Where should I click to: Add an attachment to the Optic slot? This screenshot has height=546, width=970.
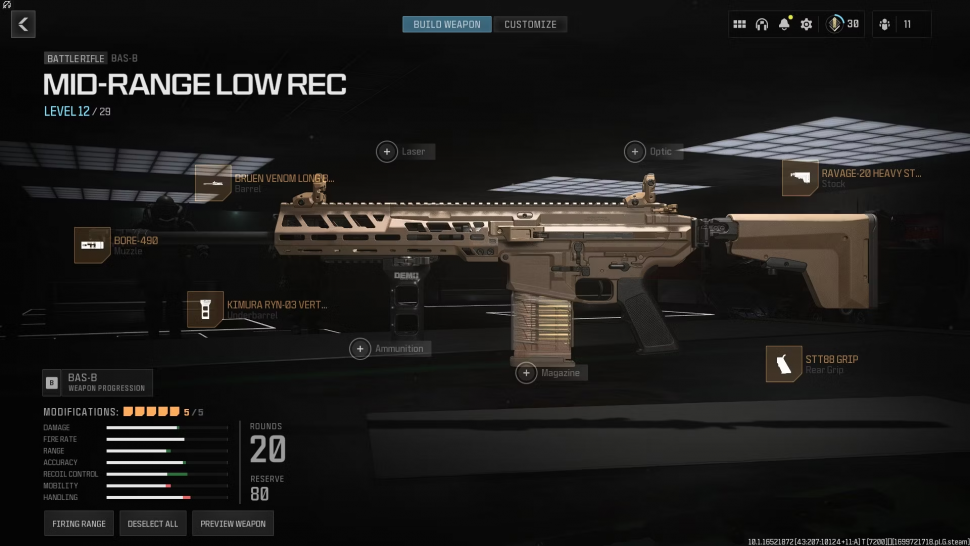click(x=635, y=152)
